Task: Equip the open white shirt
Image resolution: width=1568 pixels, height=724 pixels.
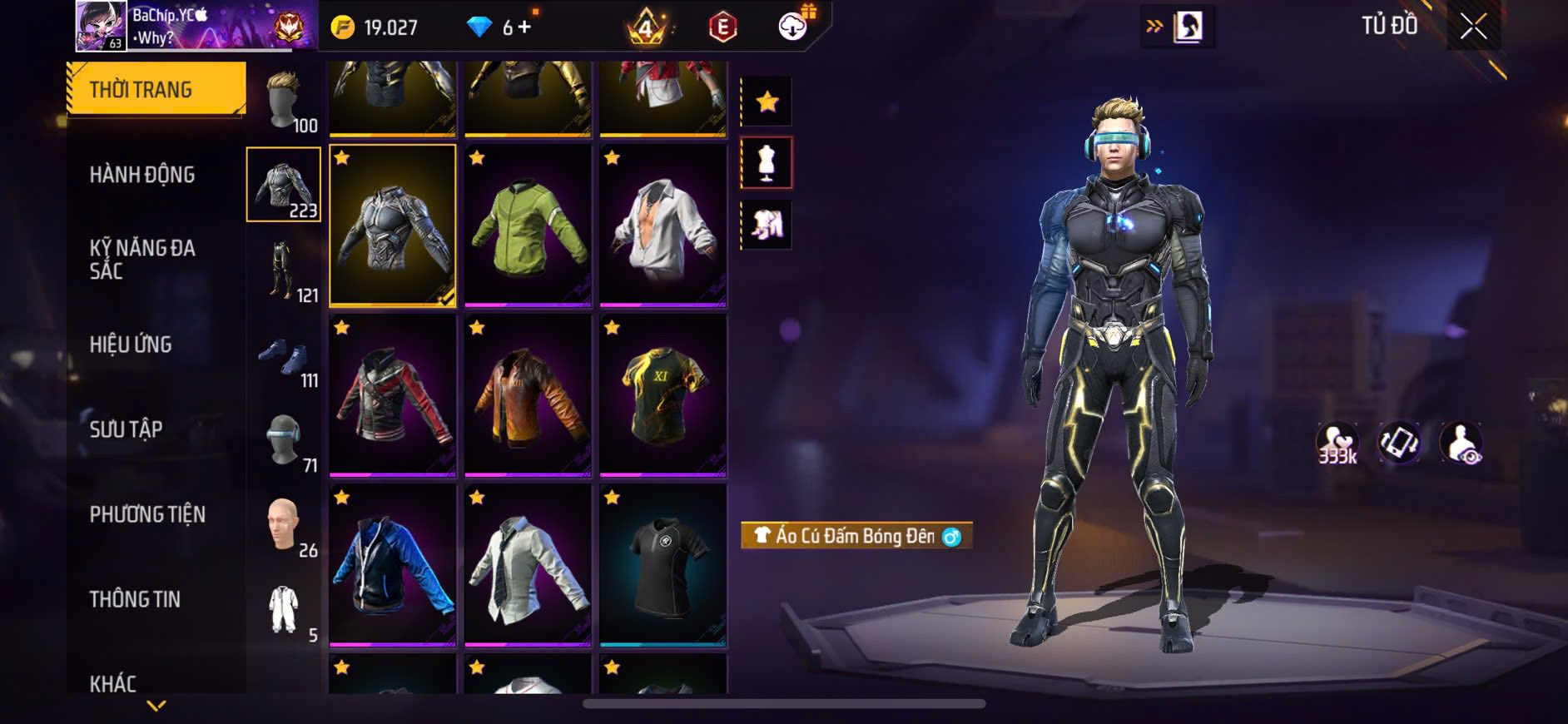Action: coord(662,225)
